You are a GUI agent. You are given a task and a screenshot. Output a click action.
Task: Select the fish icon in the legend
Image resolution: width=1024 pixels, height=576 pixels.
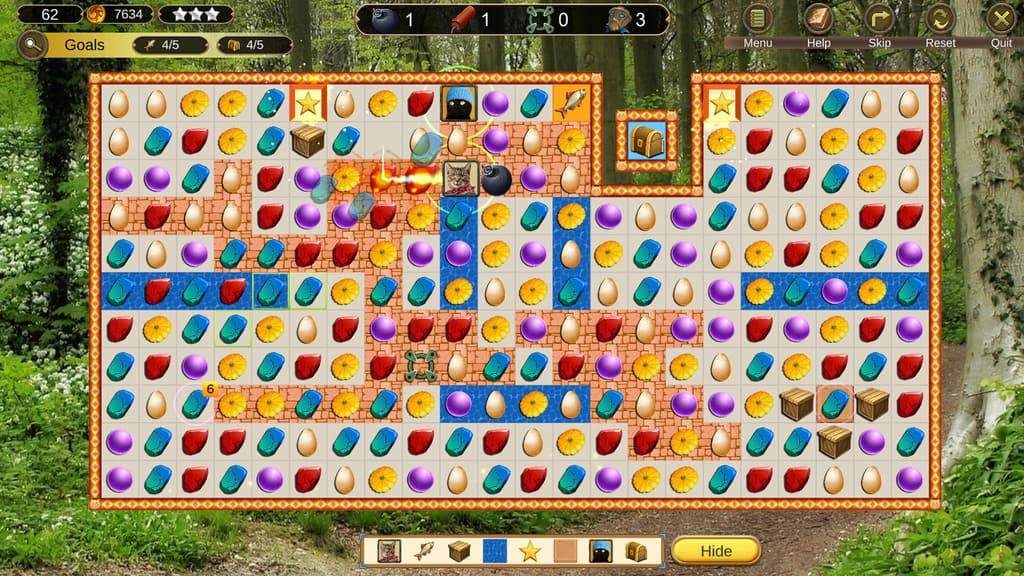coord(424,551)
